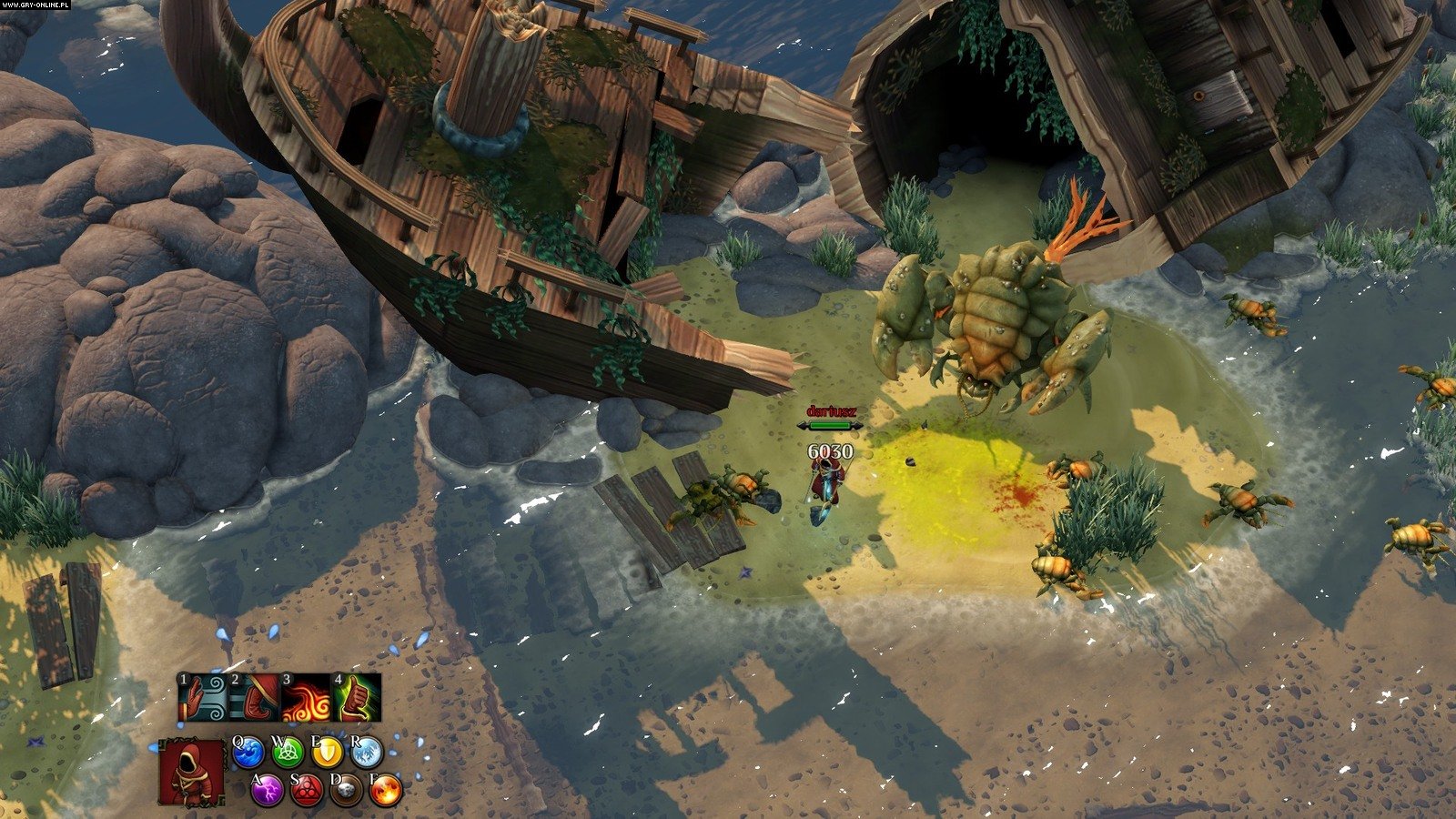1456x819 pixels.
Task: Choose the red arcane triangle orb
Action: [307, 790]
